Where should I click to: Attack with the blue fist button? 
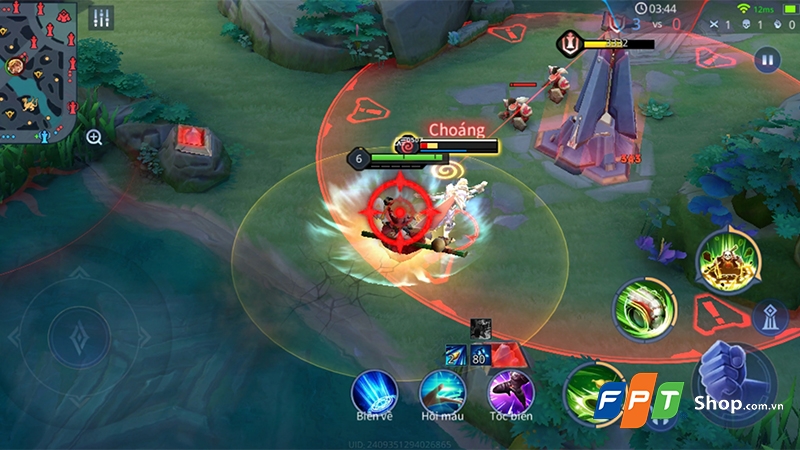coord(735,379)
